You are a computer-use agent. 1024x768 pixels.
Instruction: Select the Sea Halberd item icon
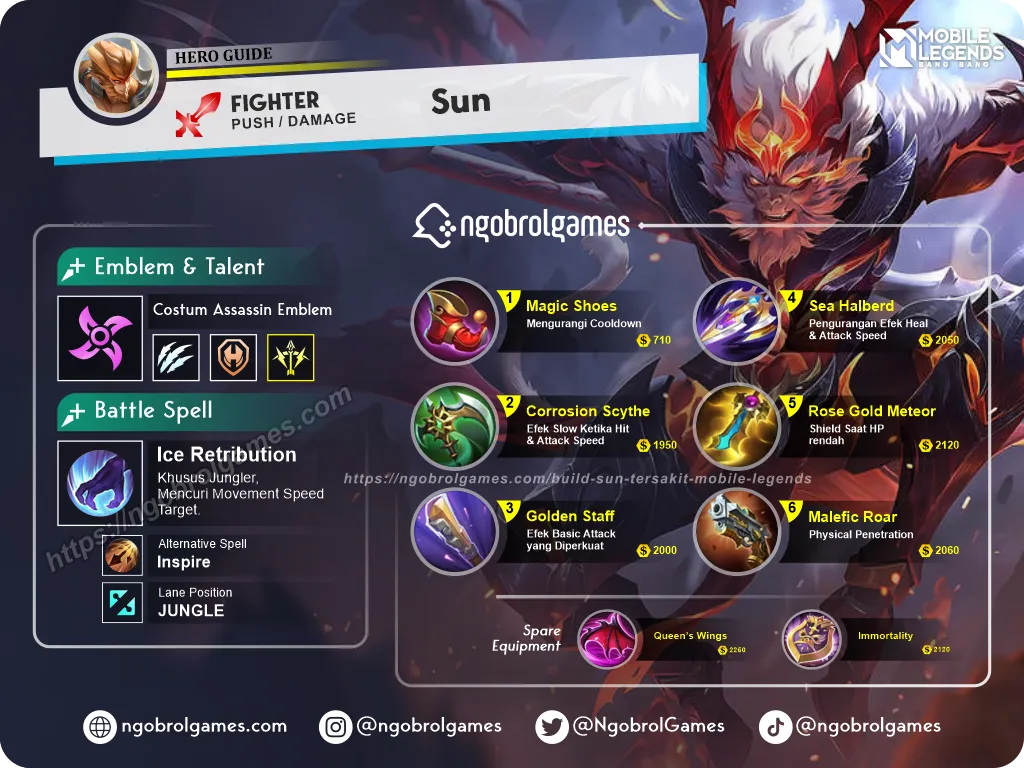tap(736, 321)
